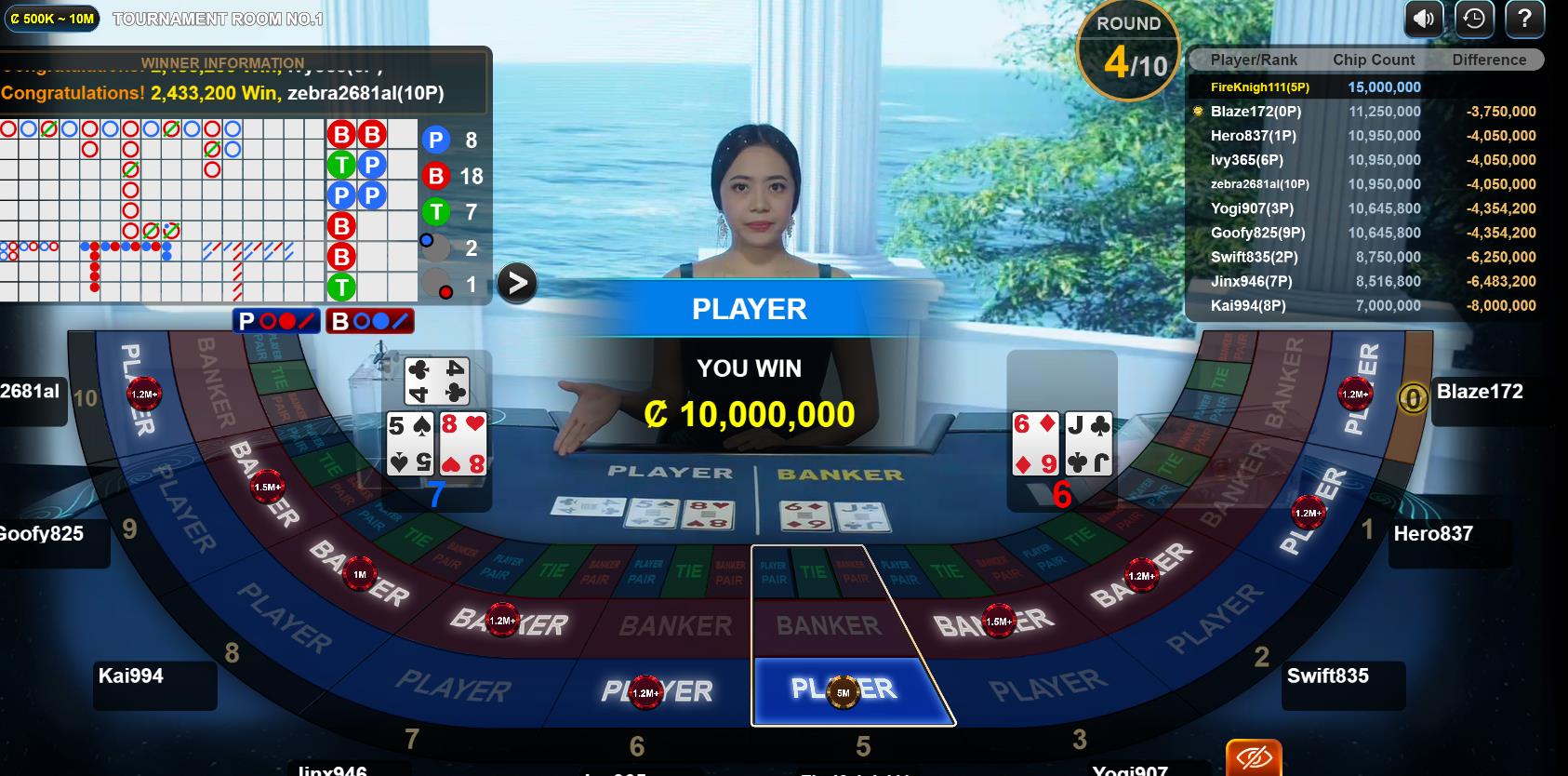Click the Hero837 player name tag
This screenshot has height=776, width=1568.
(x=1432, y=534)
